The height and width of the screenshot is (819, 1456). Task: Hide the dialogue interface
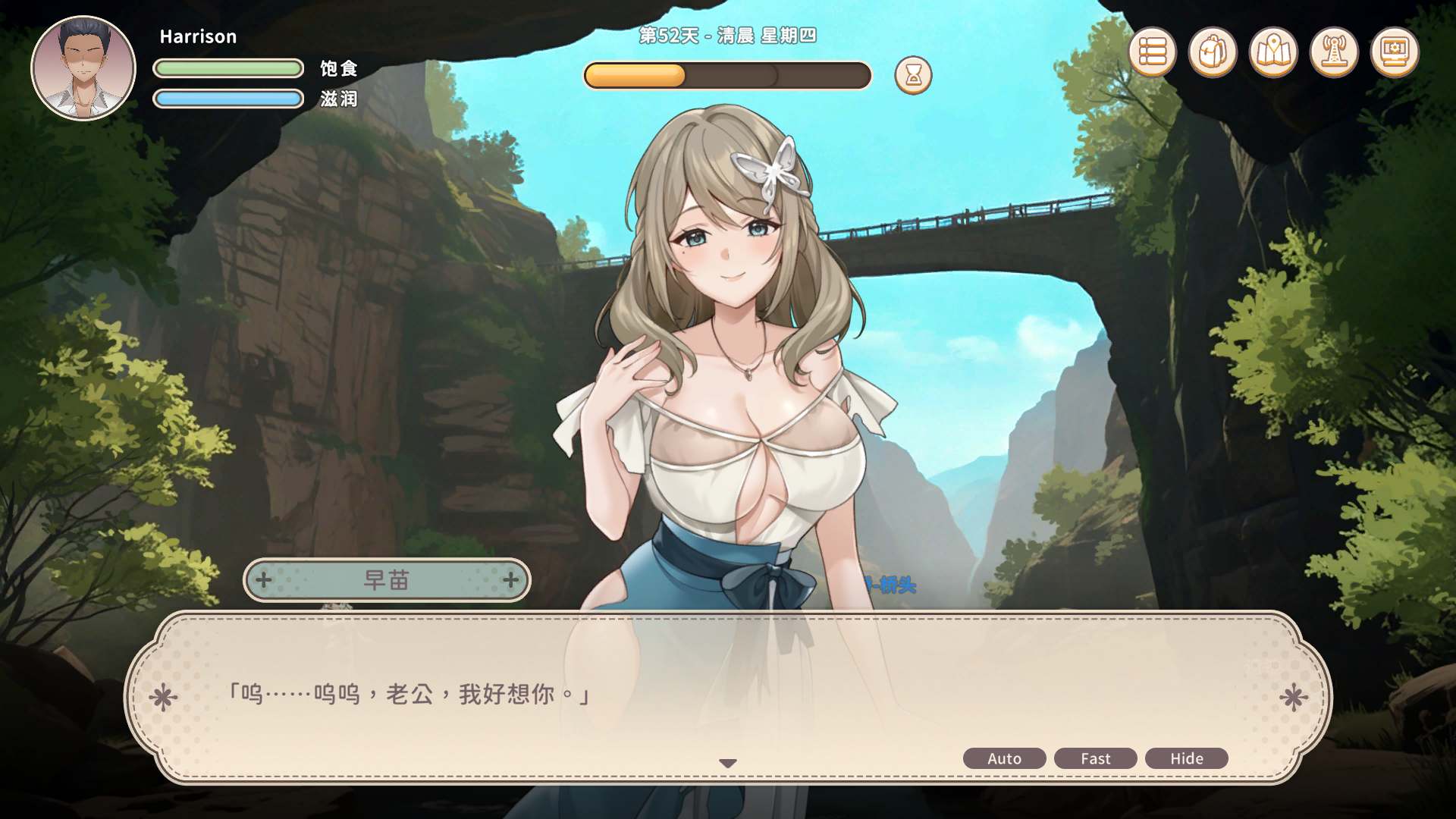click(x=1186, y=758)
